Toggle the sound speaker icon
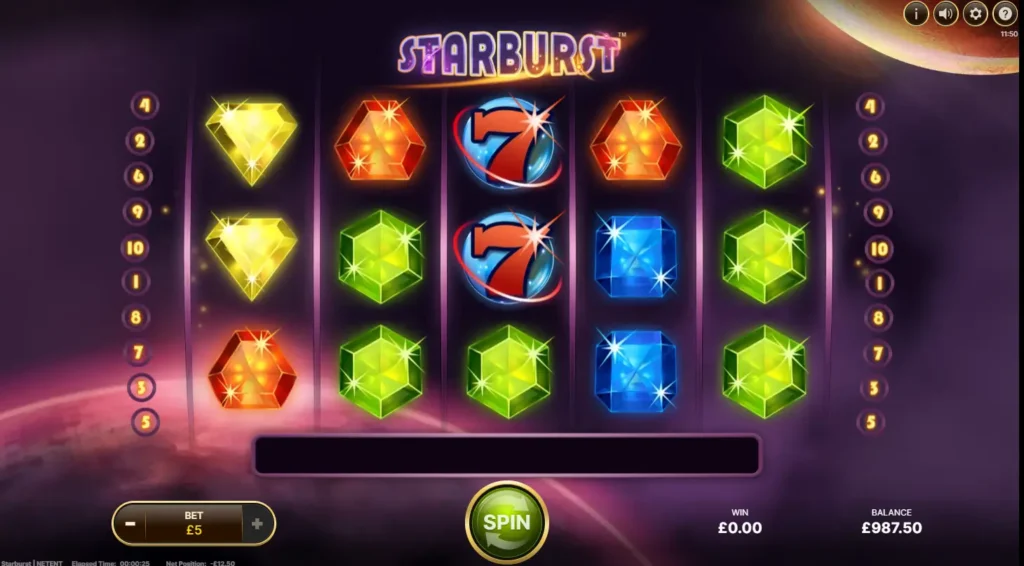1024x566 pixels. pyautogui.click(x=945, y=14)
